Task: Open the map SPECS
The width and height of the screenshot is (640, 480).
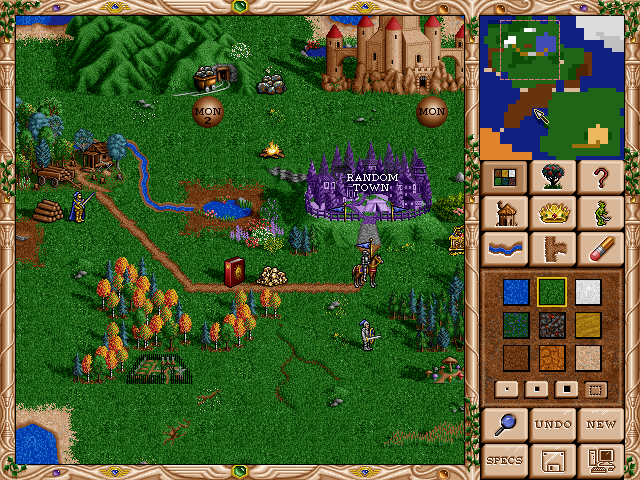Action: (504, 460)
